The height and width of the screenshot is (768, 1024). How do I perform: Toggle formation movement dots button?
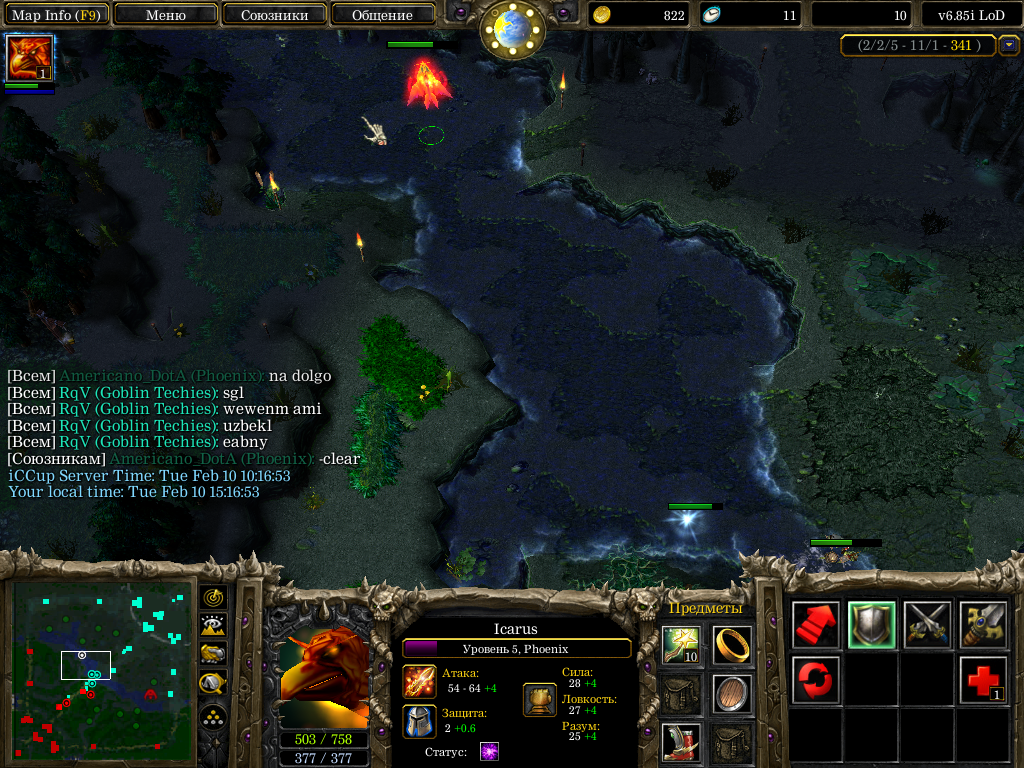(x=213, y=717)
